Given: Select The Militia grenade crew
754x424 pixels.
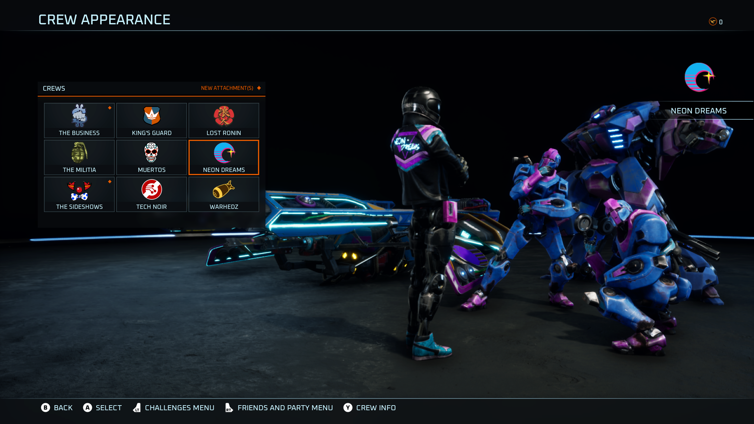Looking at the screenshot, I should click(x=79, y=157).
